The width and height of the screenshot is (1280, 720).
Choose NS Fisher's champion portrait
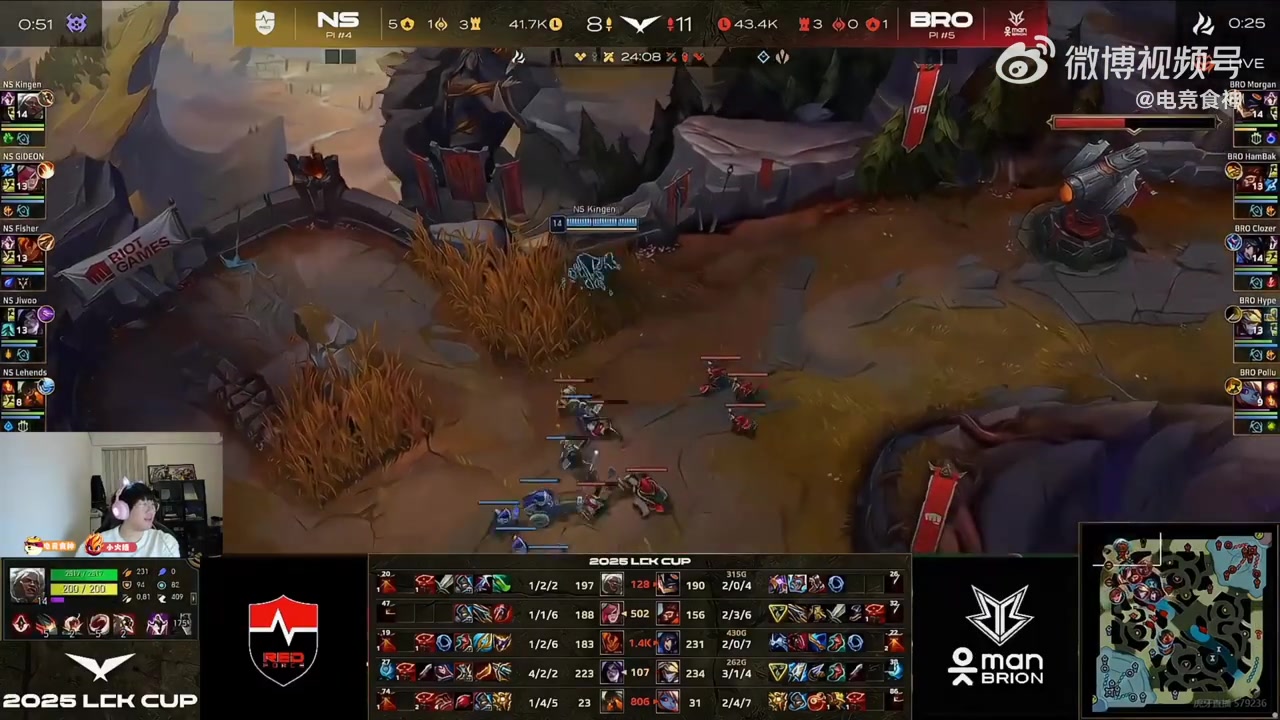(28, 250)
